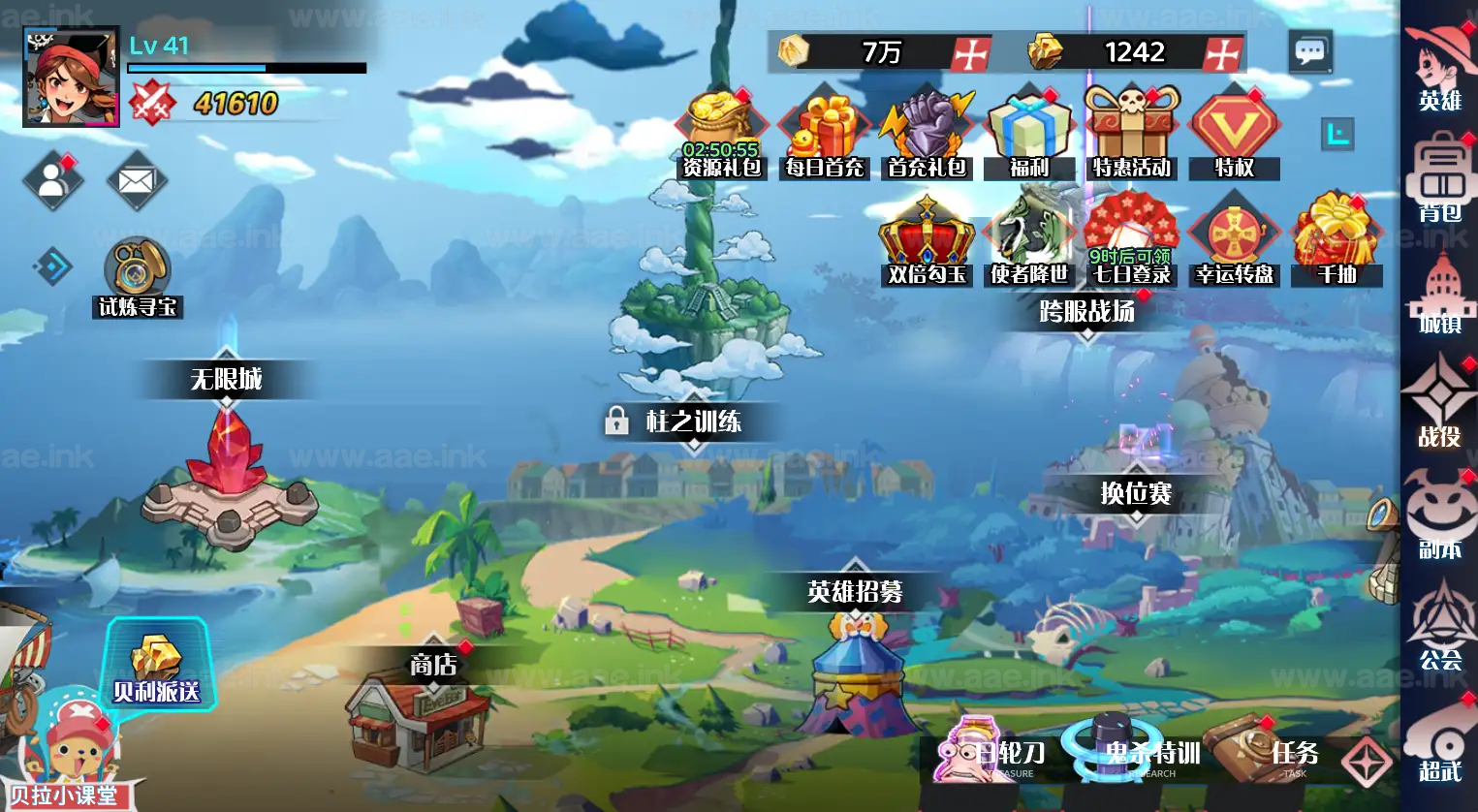Open the friends icon
1478x812 pixels.
pos(52,180)
